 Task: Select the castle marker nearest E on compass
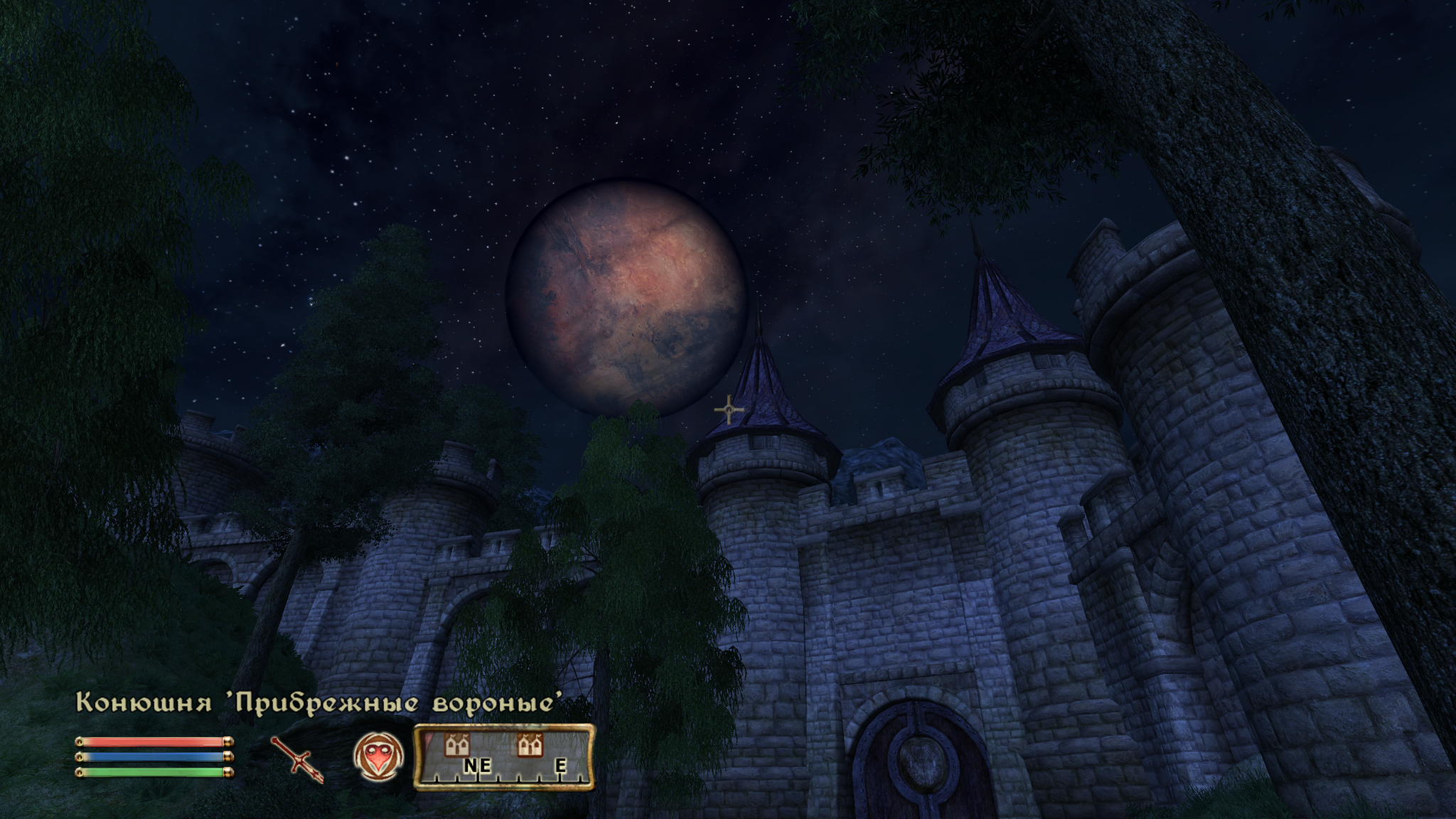530,745
